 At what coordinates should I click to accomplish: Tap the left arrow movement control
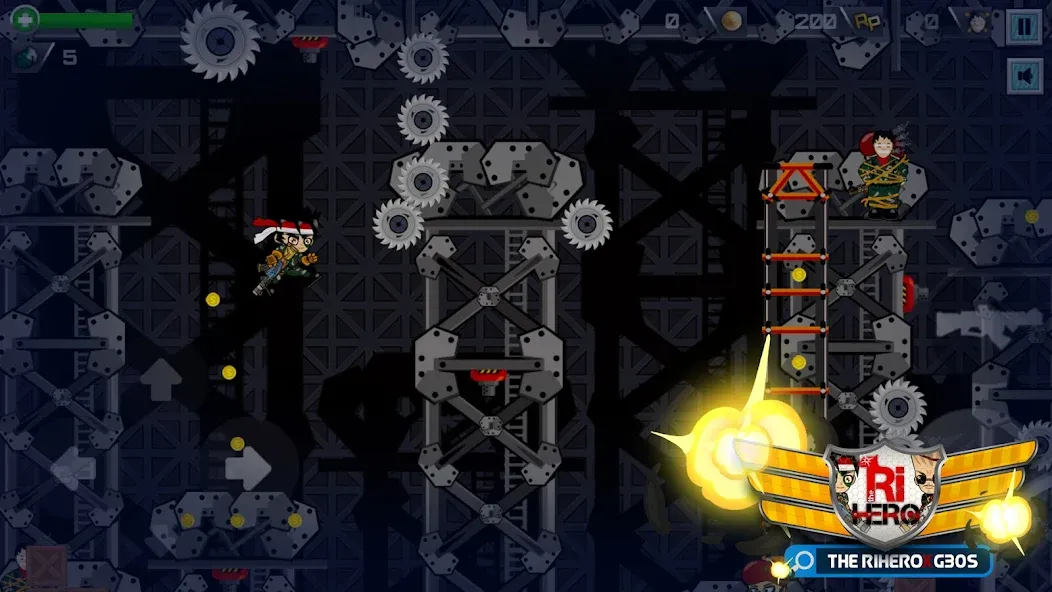(x=73, y=467)
